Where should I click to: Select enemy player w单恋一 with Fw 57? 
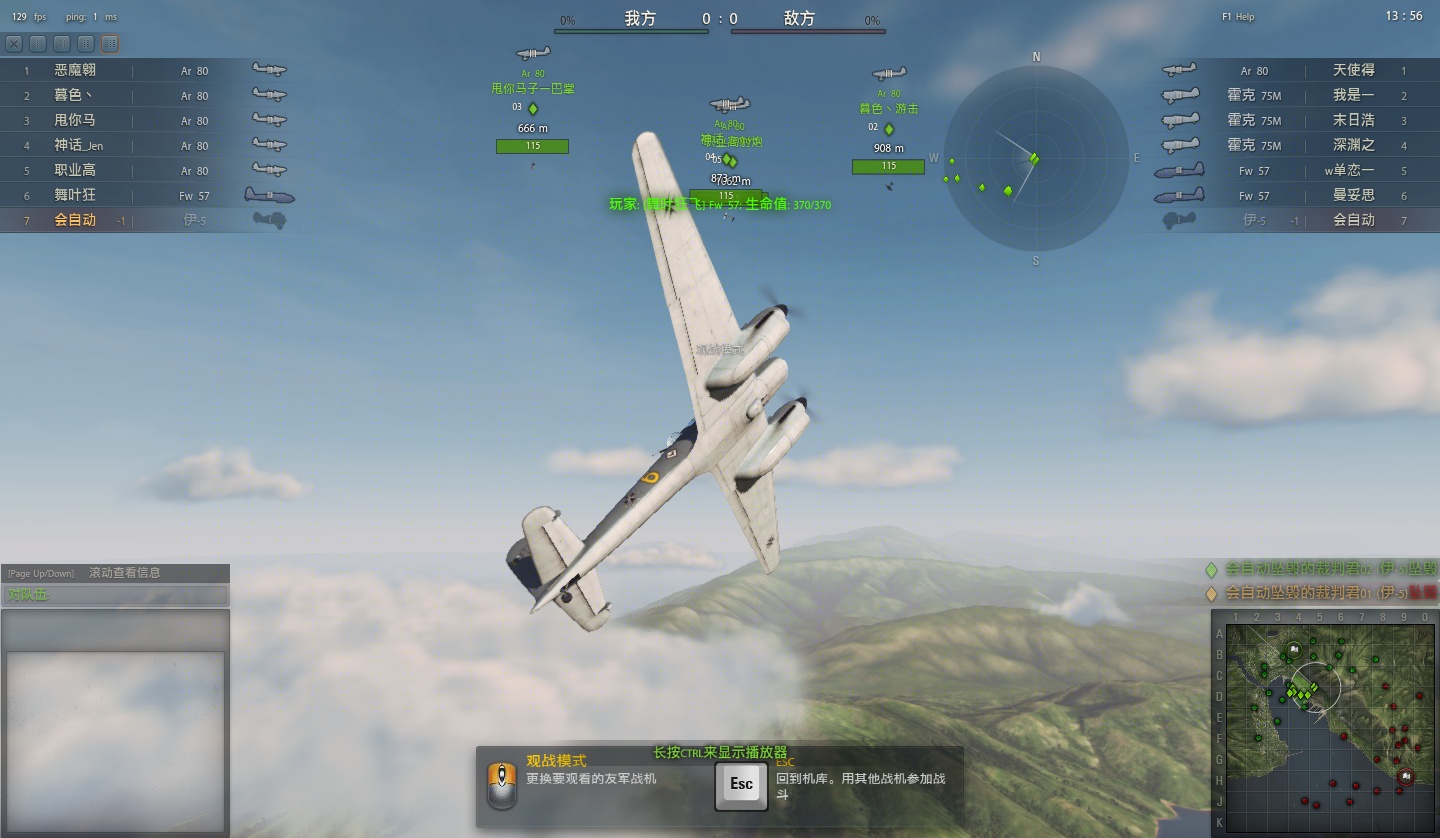[x=1349, y=171]
